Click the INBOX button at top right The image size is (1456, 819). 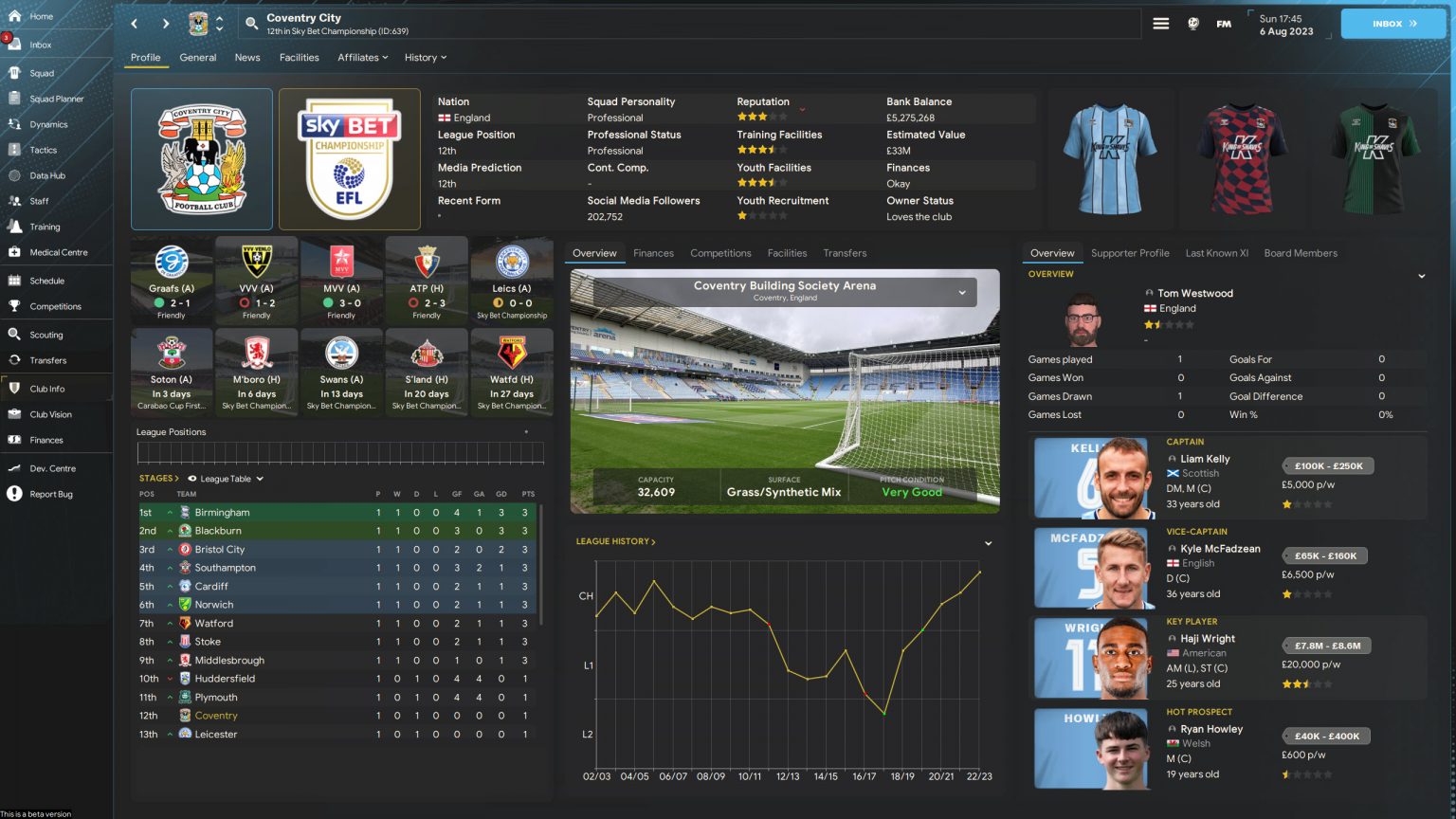coord(1392,23)
